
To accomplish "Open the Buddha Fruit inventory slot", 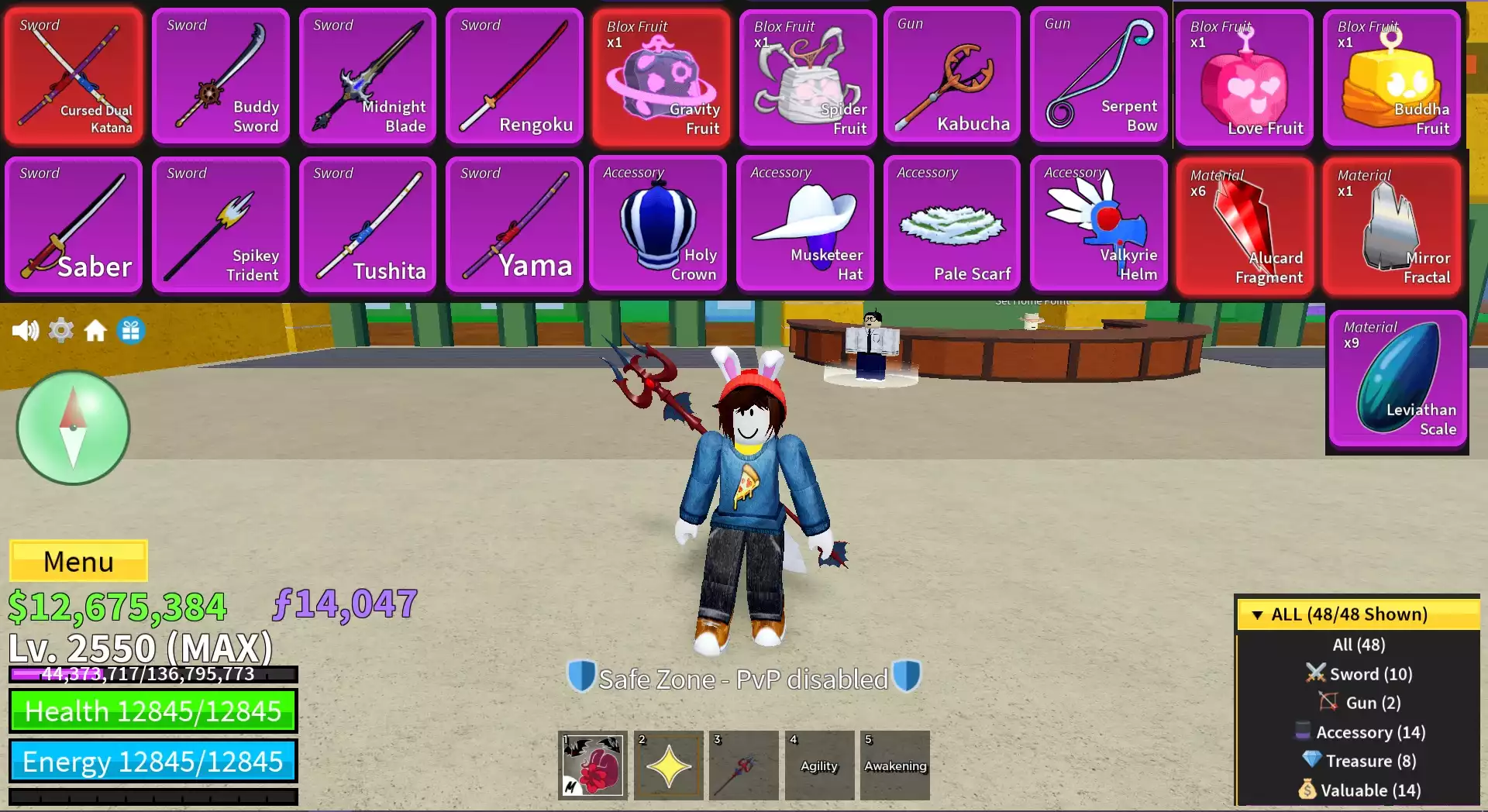I will [x=1391, y=74].
